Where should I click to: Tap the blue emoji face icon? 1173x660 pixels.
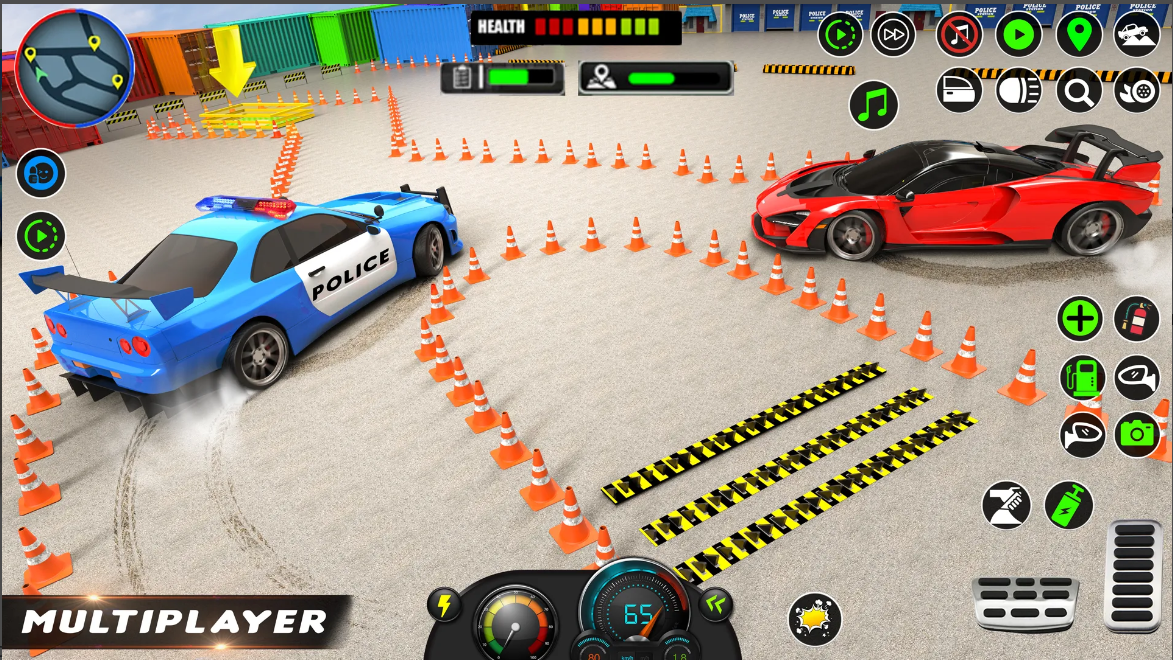41,174
